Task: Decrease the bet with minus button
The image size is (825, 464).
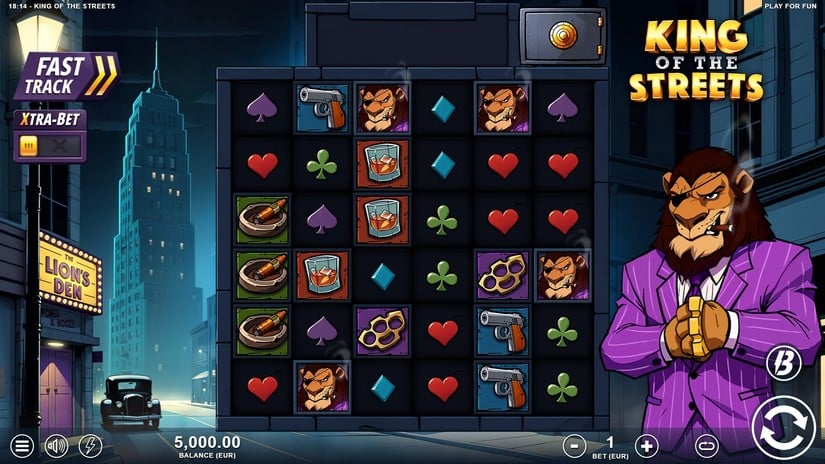Action: [x=574, y=446]
